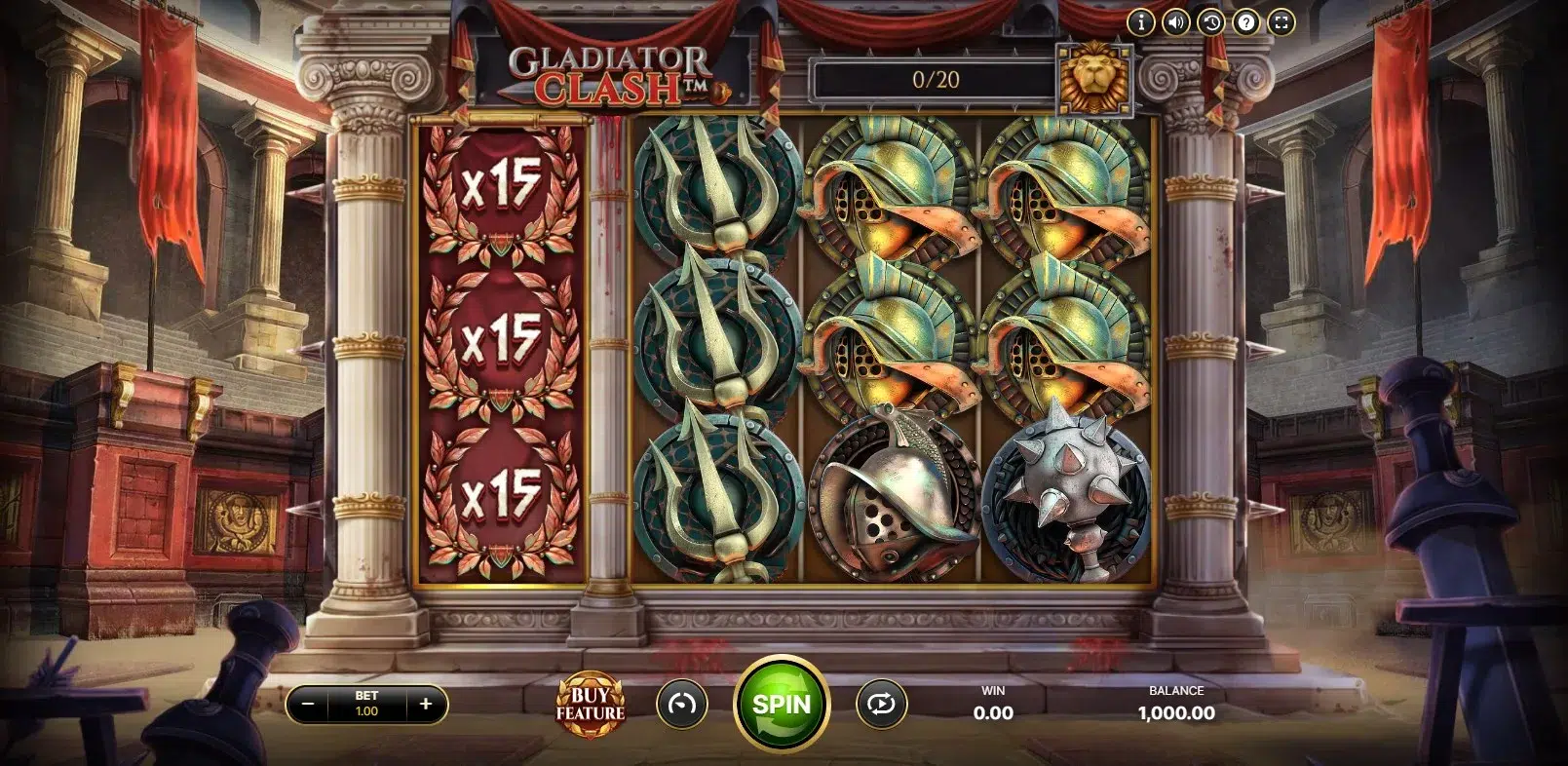The width and height of the screenshot is (1568, 766).
Task: Open the Buy Feature offer
Action: [x=590, y=704]
